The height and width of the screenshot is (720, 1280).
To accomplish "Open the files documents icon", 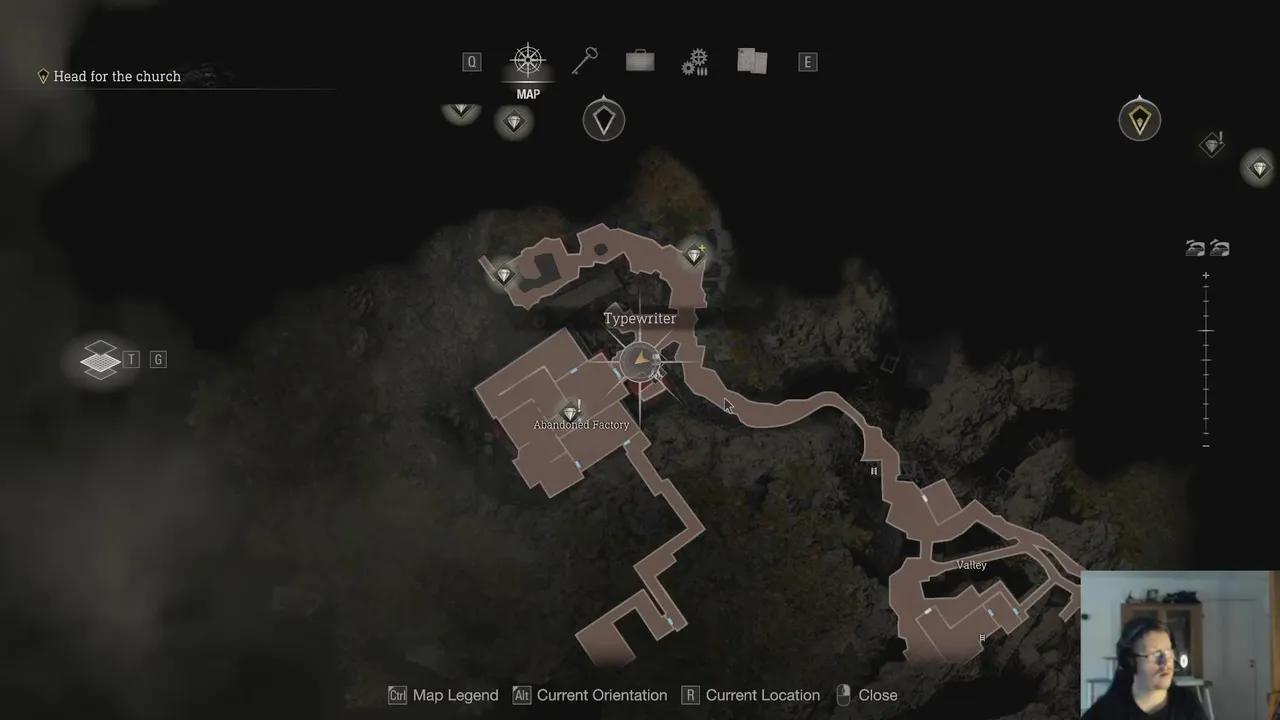I will pos(751,60).
